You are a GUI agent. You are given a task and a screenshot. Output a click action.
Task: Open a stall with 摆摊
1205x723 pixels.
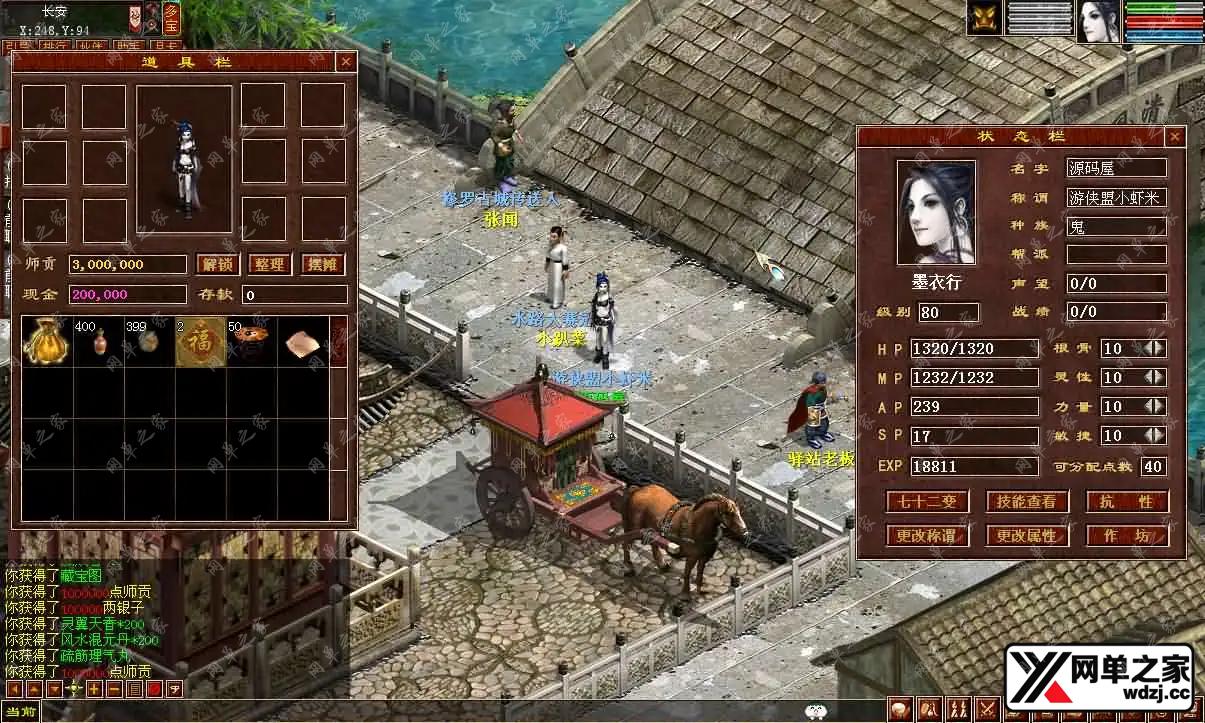322,265
